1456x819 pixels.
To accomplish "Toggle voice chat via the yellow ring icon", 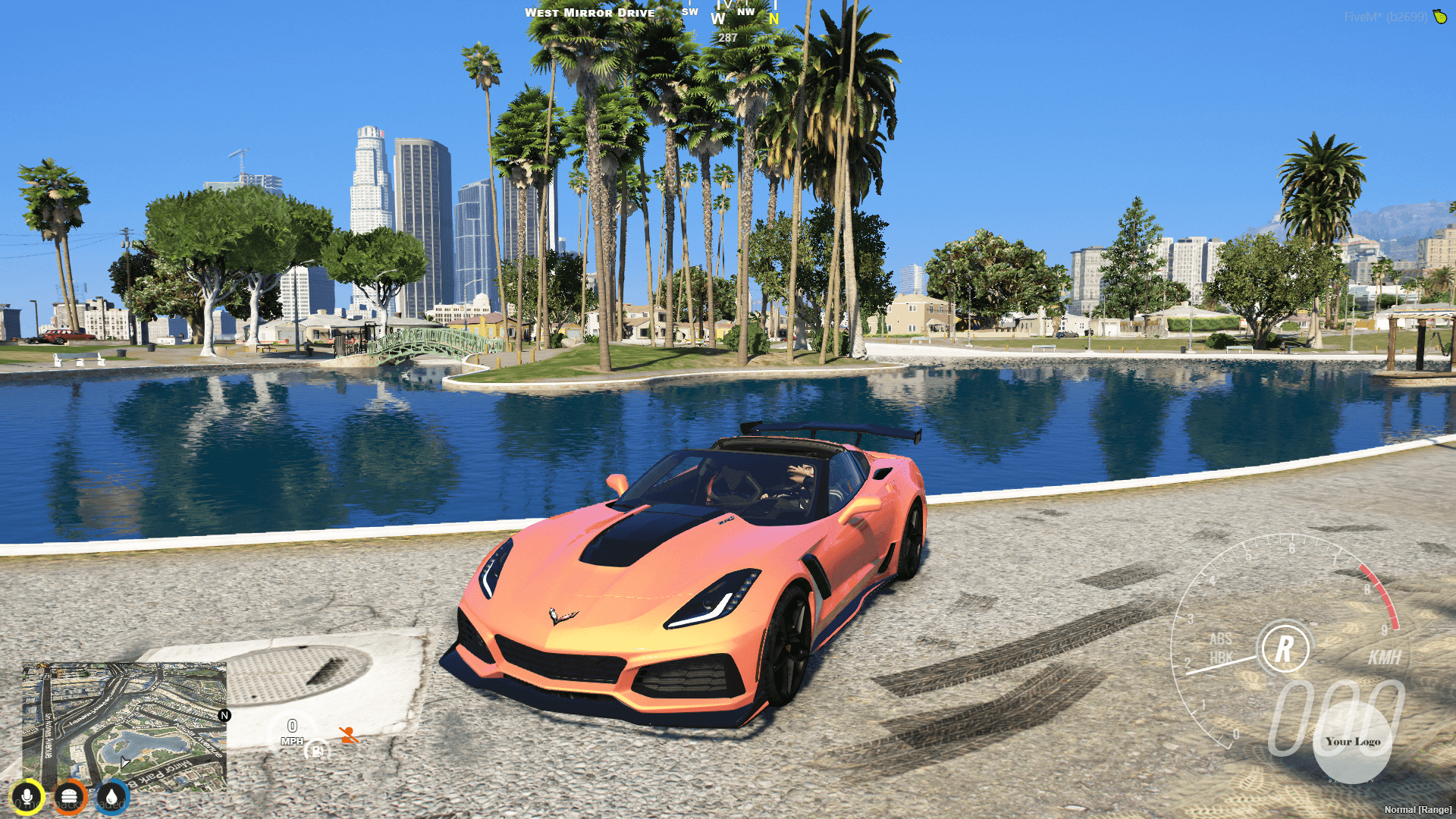I will click(27, 797).
